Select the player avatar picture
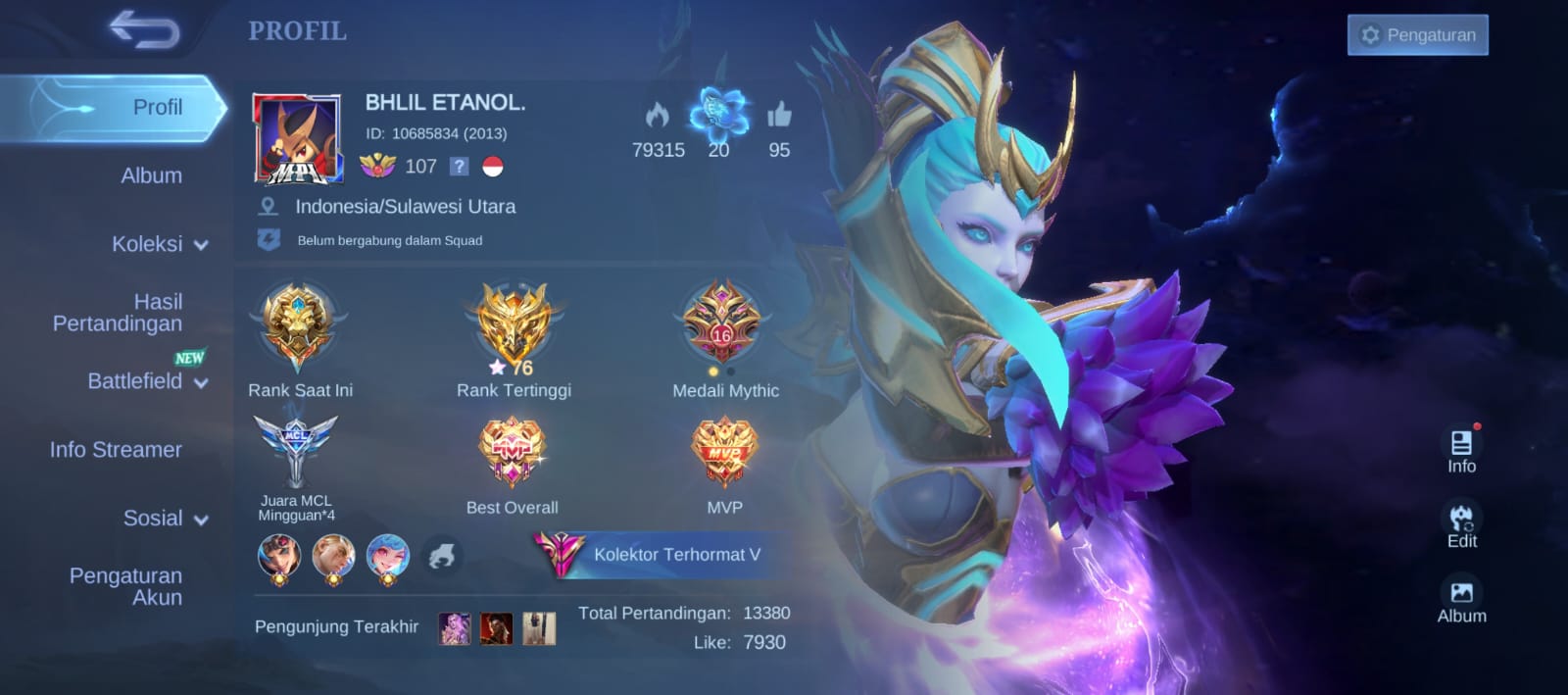Image resolution: width=1568 pixels, height=695 pixels. 297,139
